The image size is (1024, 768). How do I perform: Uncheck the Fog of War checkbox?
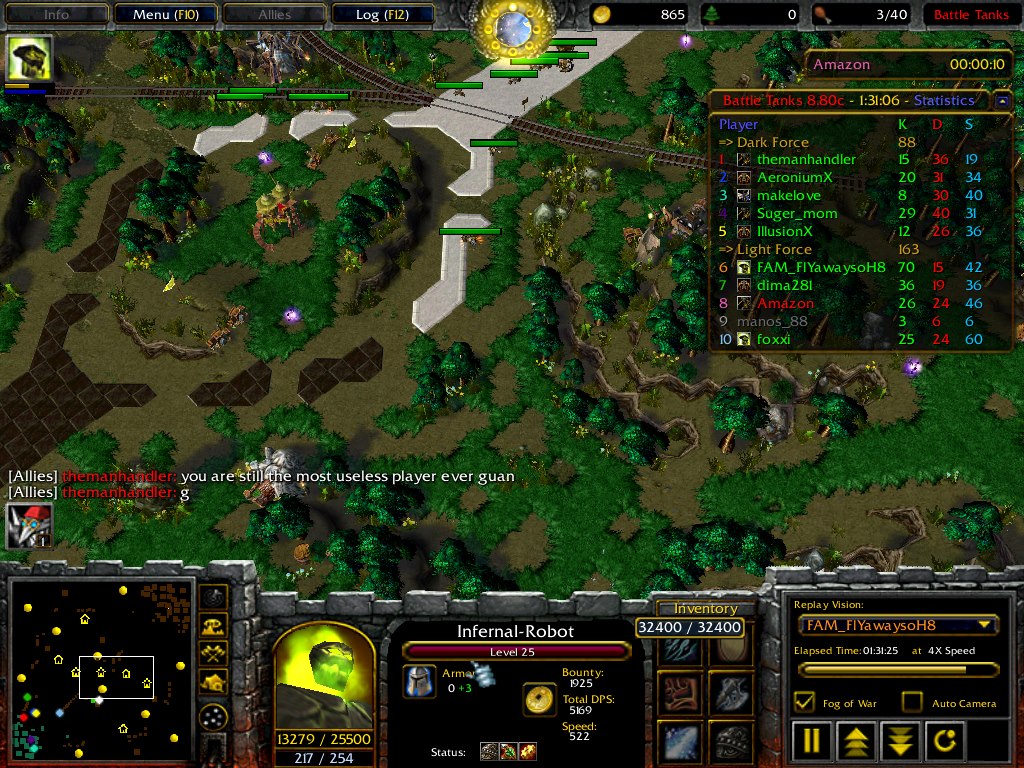pos(803,702)
